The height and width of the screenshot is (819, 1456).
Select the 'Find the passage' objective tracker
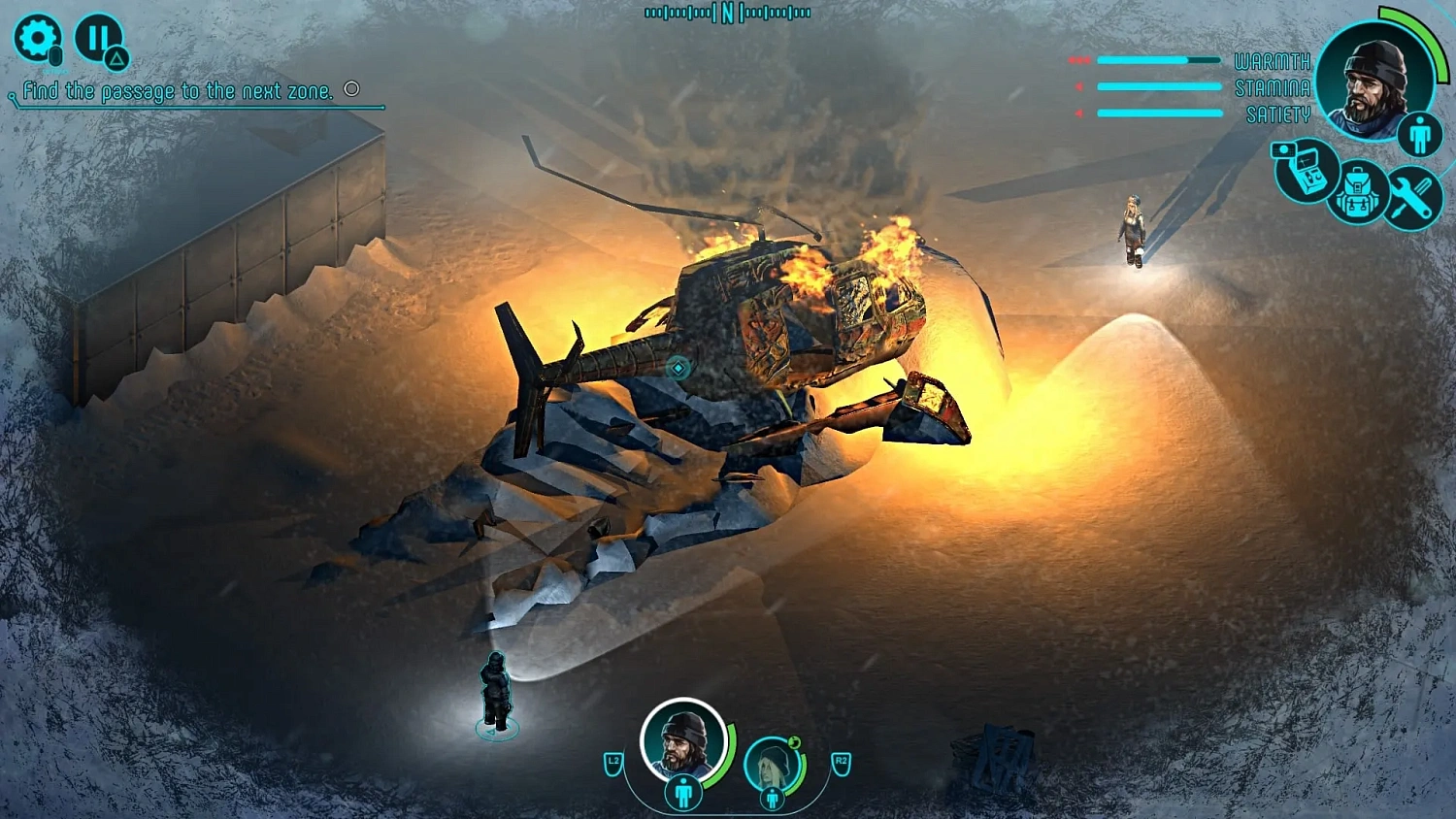[178, 91]
